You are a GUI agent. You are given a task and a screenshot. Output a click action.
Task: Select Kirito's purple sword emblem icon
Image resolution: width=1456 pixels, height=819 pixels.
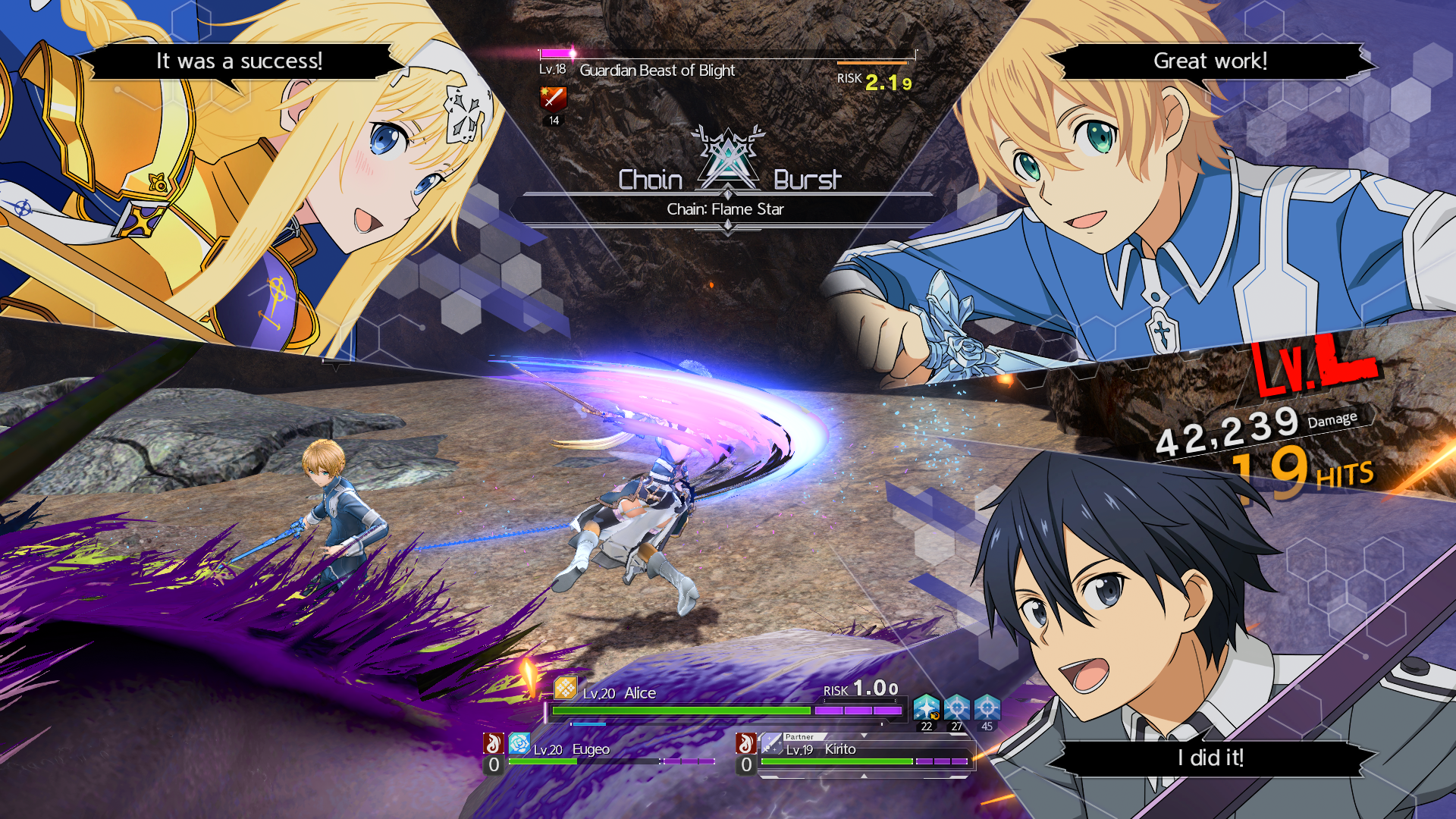(x=772, y=743)
